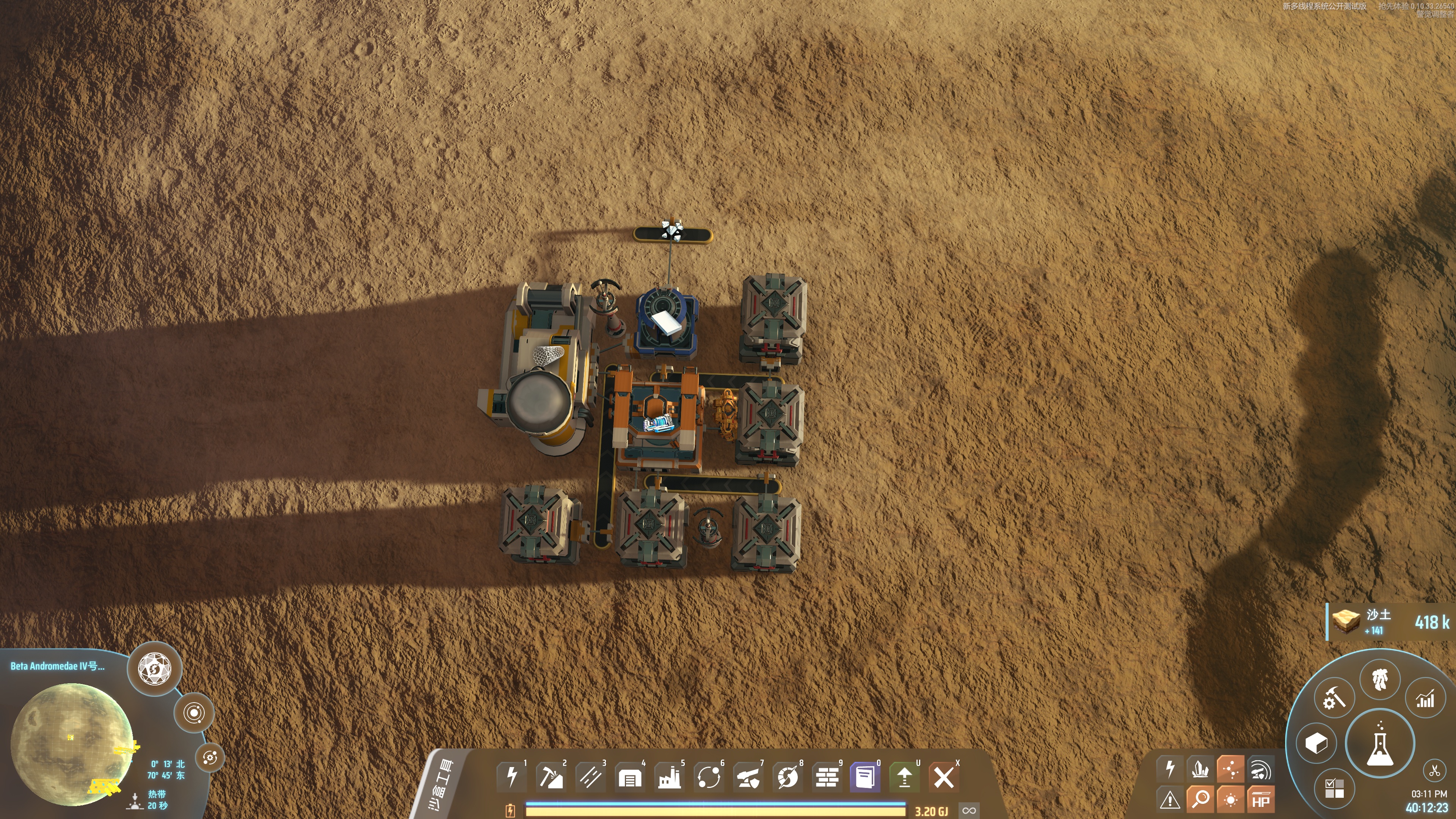Image resolution: width=1456 pixels, height=819 pixels.
Task: Open the research flask tech tree
Action: (x=1380, y=743)
